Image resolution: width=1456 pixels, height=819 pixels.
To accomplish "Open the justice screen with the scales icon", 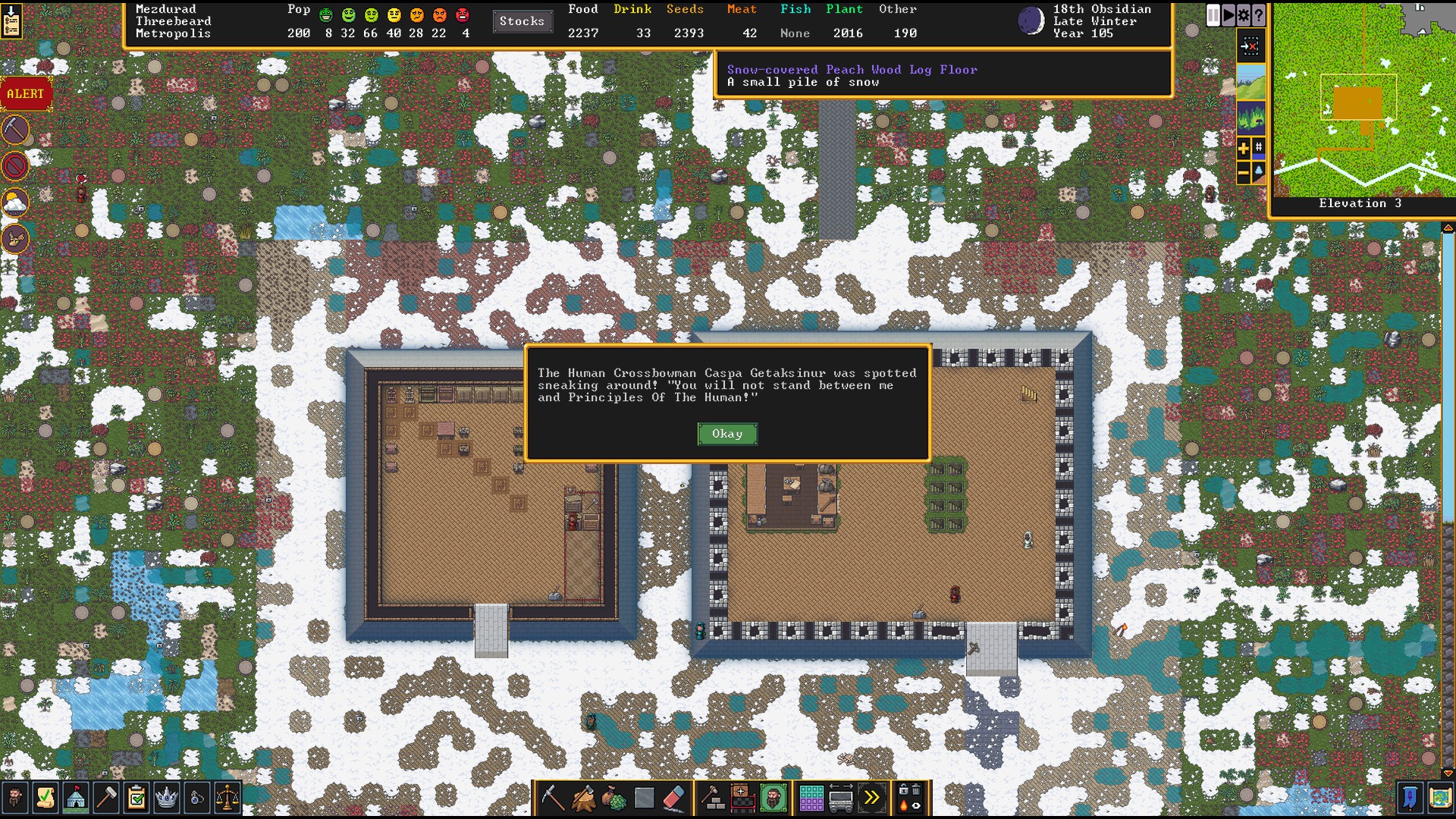I will click(x=227, y=798).
